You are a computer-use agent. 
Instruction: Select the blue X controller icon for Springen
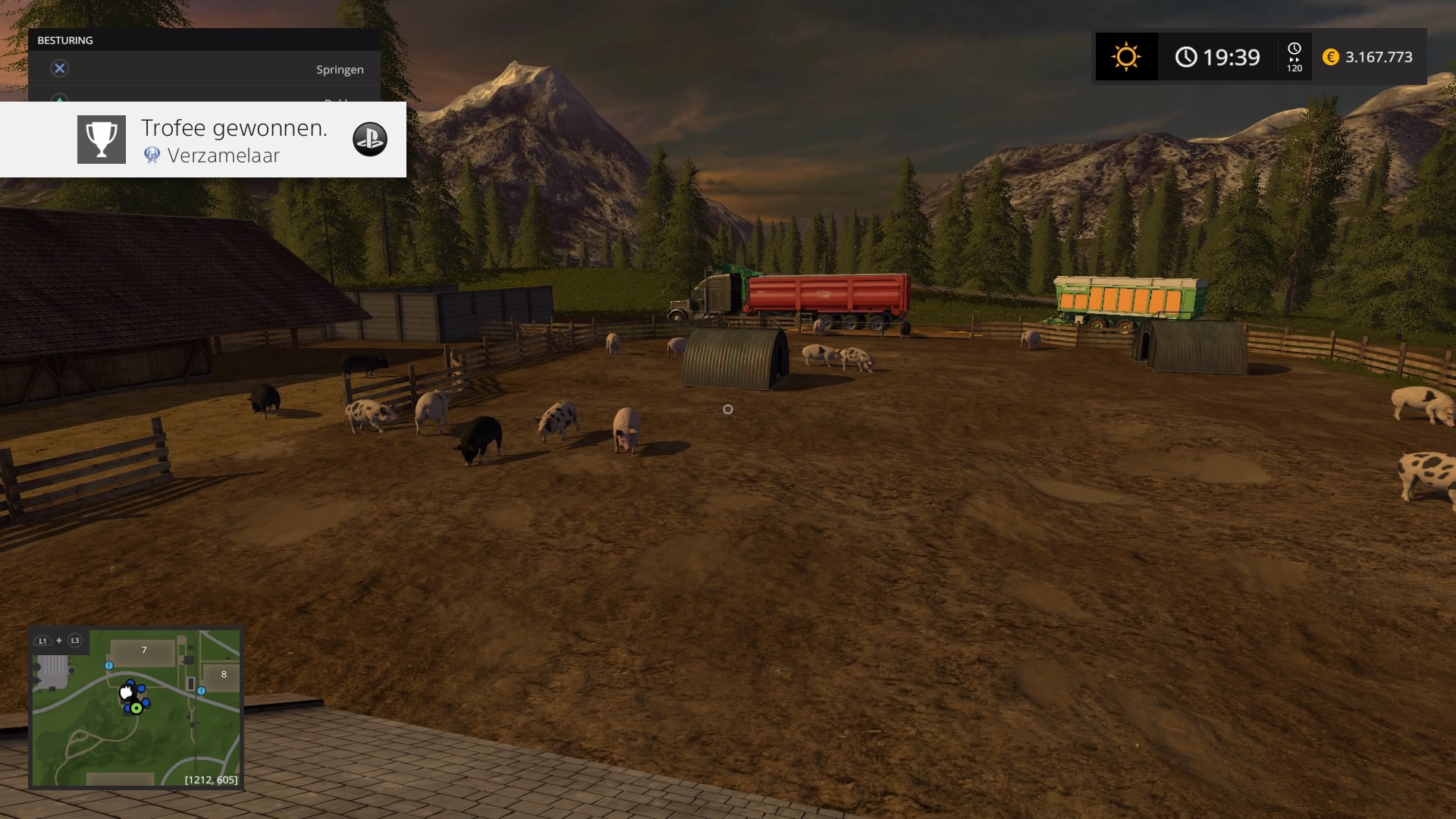click(x=59, y=67)
